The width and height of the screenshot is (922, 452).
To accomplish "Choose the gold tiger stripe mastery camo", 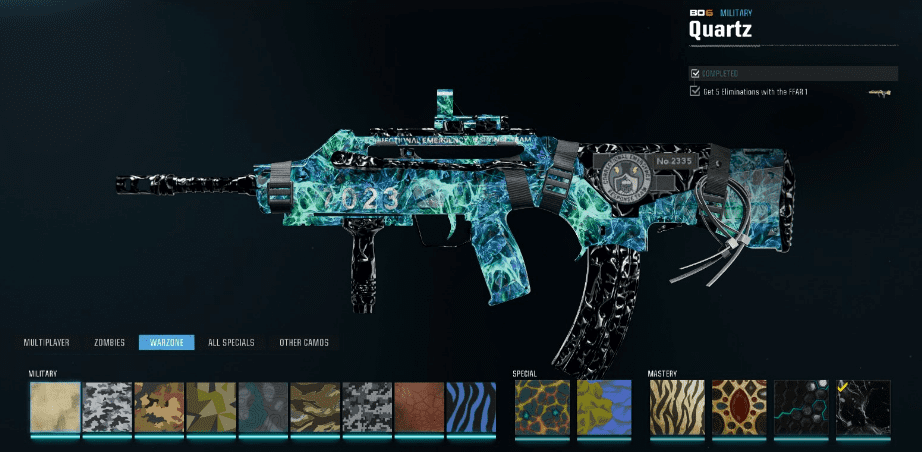I will [x=676, y=407].
